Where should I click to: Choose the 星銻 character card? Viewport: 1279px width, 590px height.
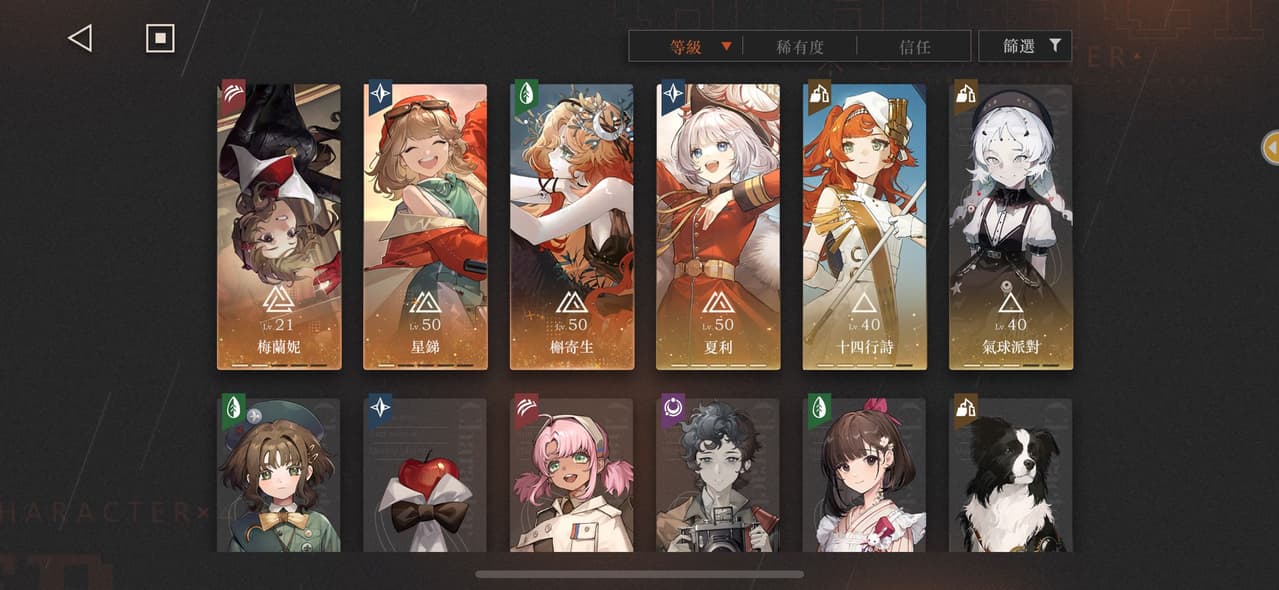pyautogui.click(x=425, y=227)
